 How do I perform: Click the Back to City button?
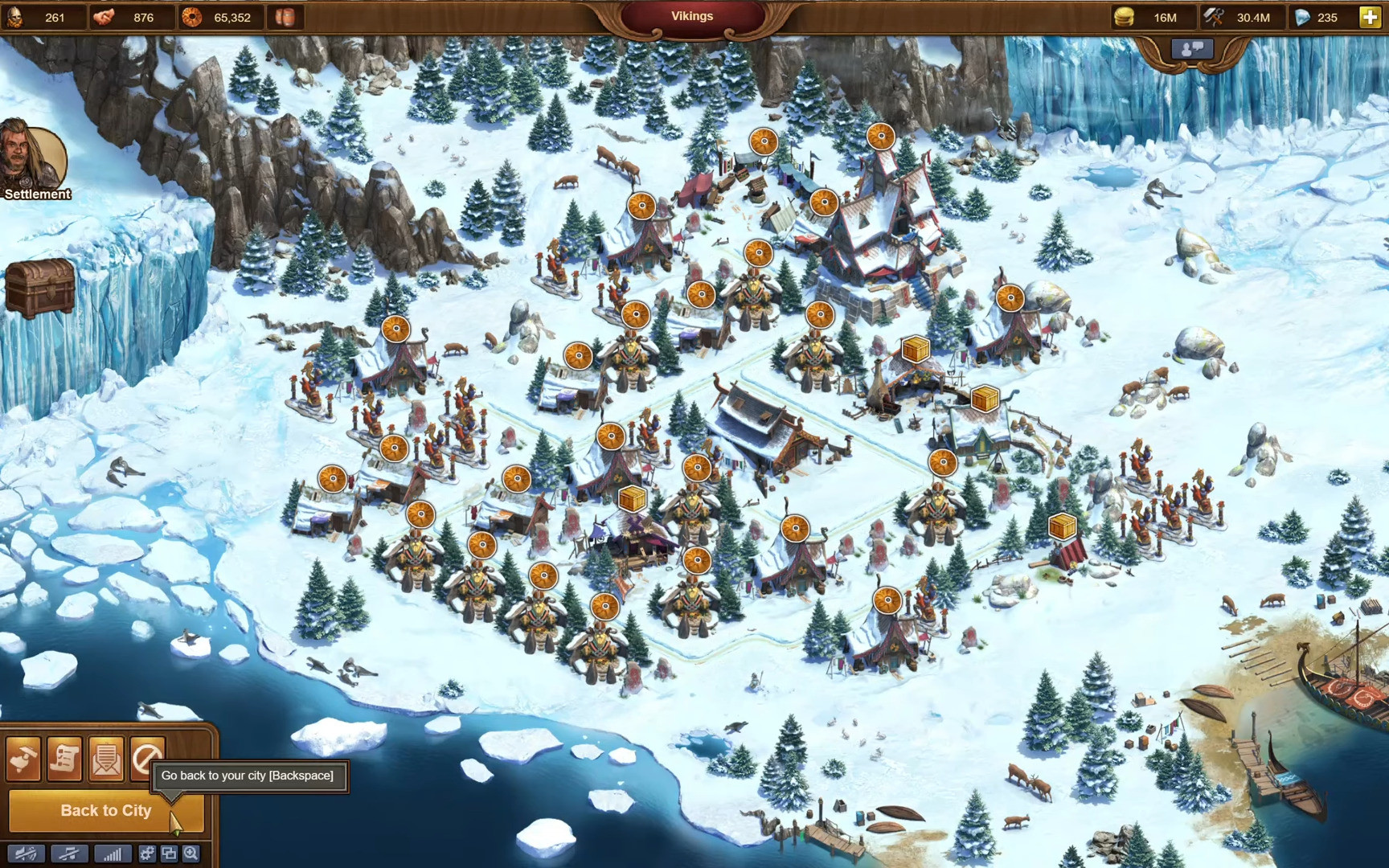105,810
